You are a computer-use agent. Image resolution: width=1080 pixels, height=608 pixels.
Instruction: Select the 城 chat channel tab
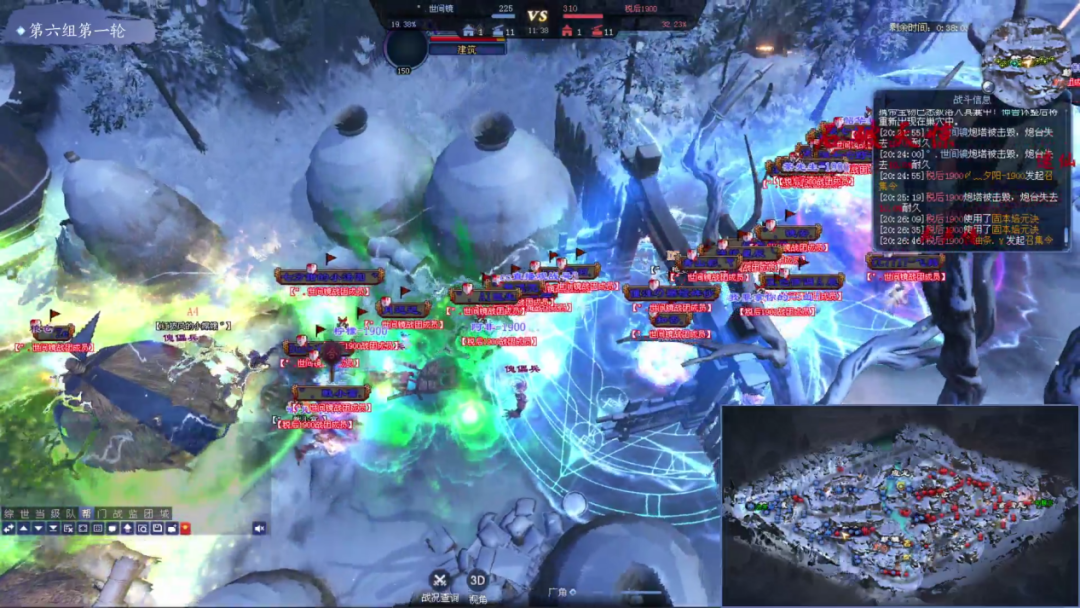tap(163, 514)
